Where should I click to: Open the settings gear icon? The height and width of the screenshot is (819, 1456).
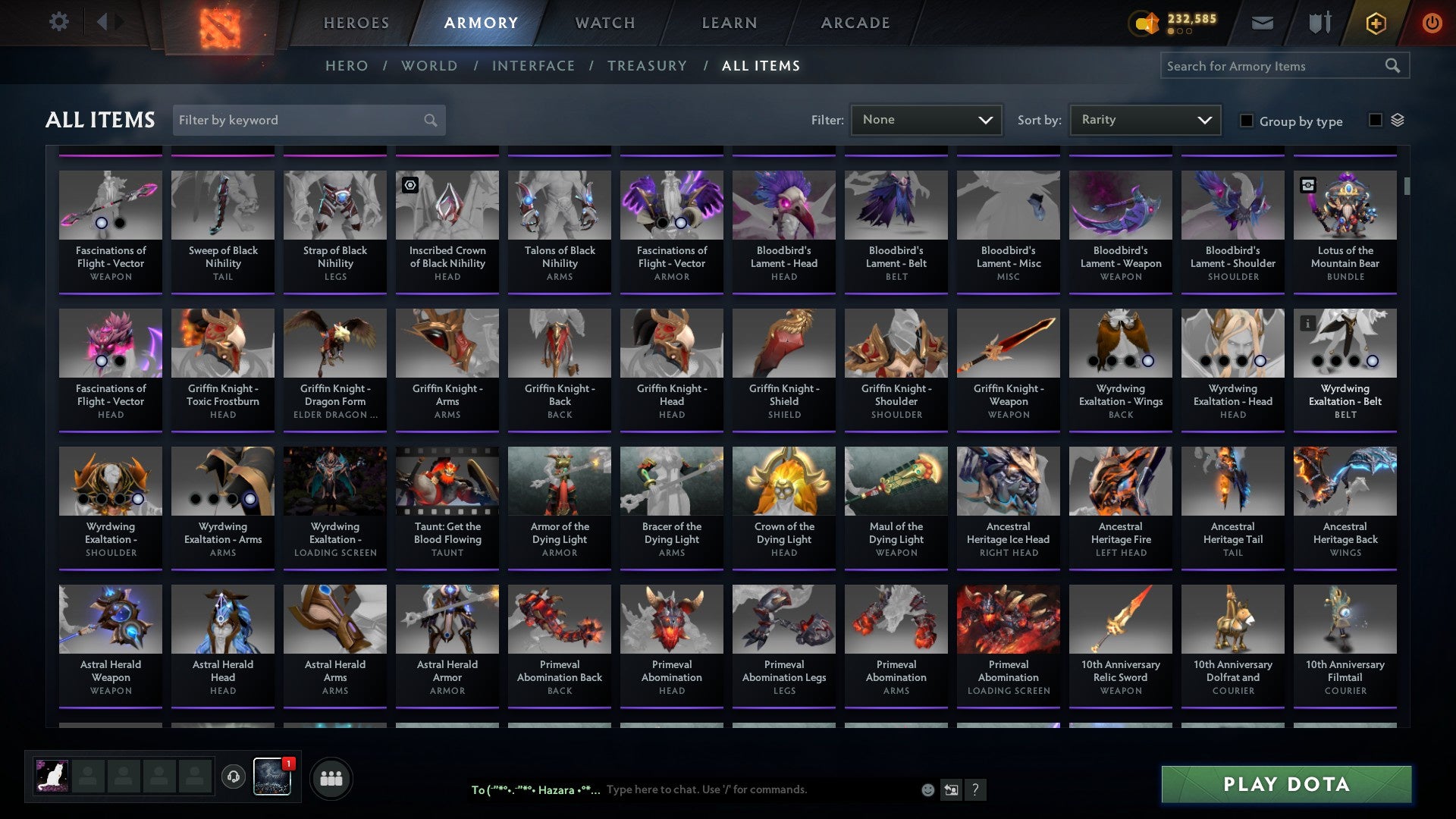click(59, 22)
